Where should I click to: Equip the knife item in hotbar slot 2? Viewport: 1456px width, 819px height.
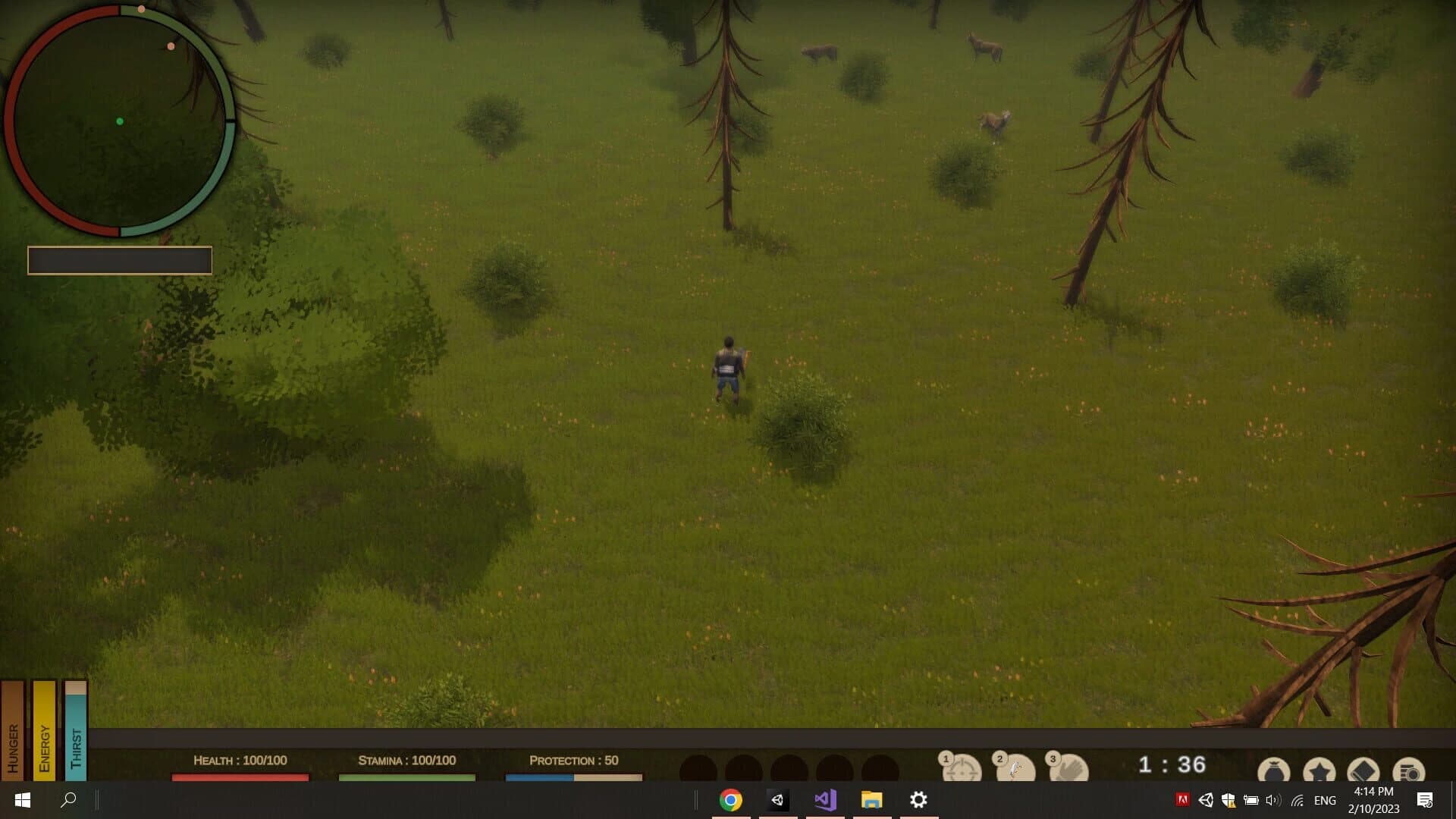[x=1015, y=768]
